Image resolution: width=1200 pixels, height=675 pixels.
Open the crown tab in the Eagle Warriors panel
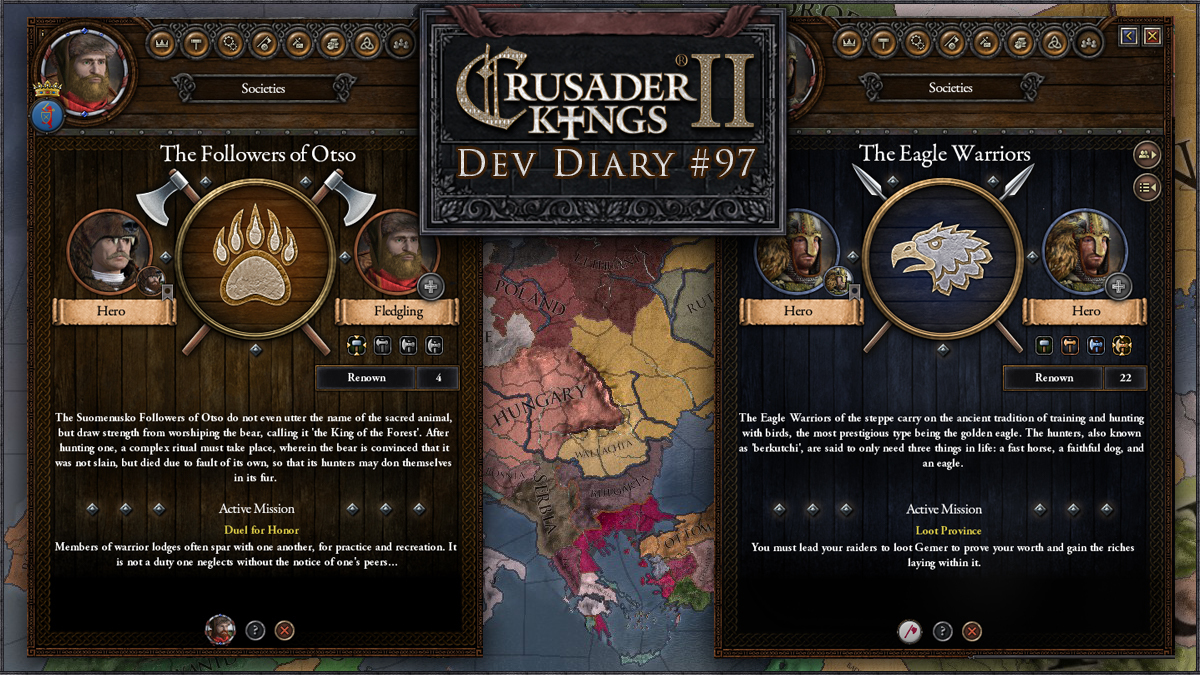tap(848, 43)
